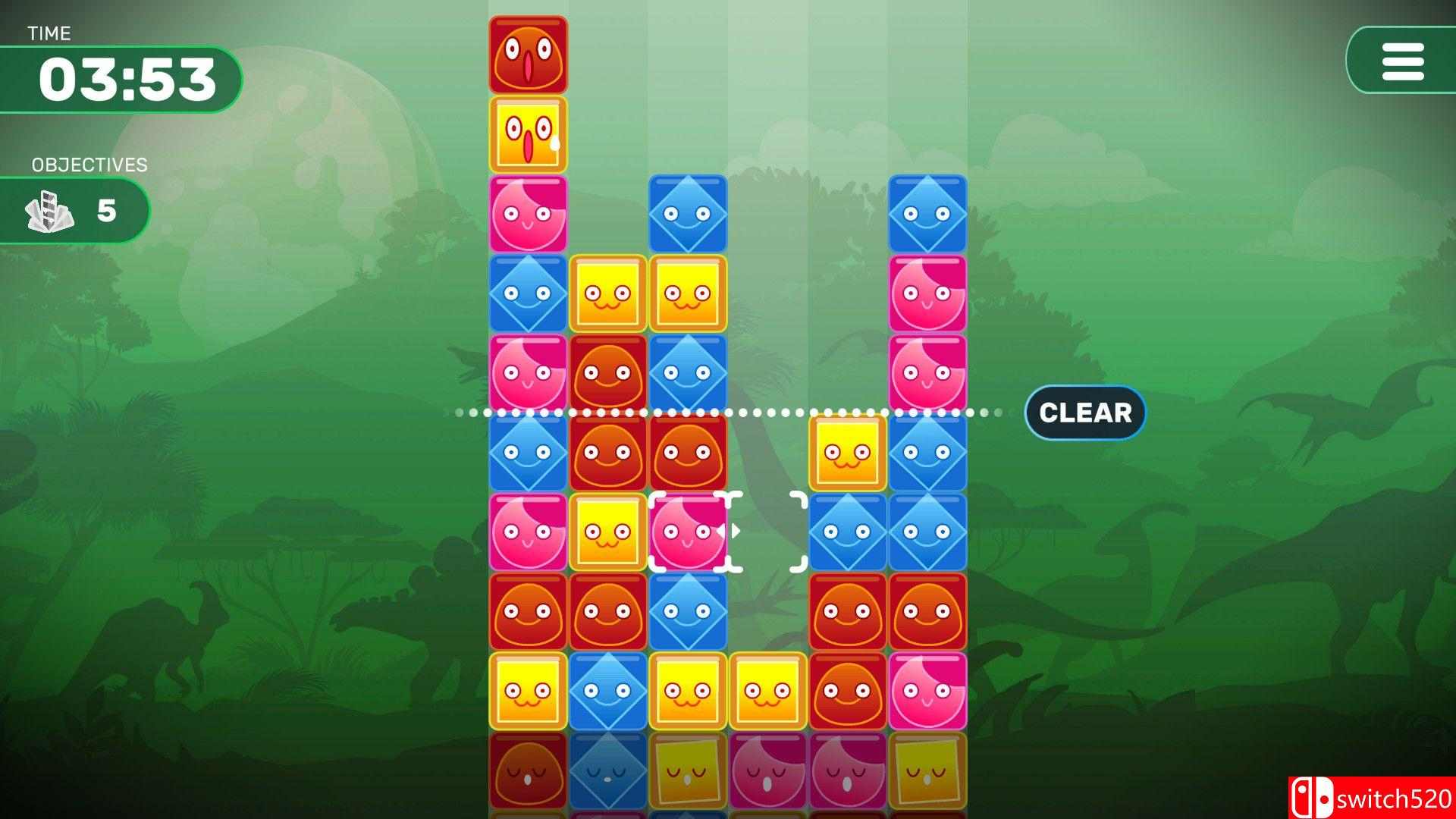Select the sleeping orange block in the bottom row
This screenshot has width=1456, height=819.
pos(529,770)
